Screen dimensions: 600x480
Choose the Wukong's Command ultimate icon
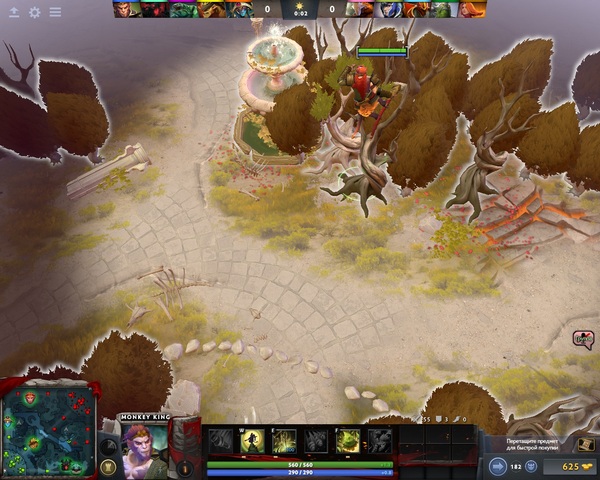pyautogui.click(x=380, y=441)
